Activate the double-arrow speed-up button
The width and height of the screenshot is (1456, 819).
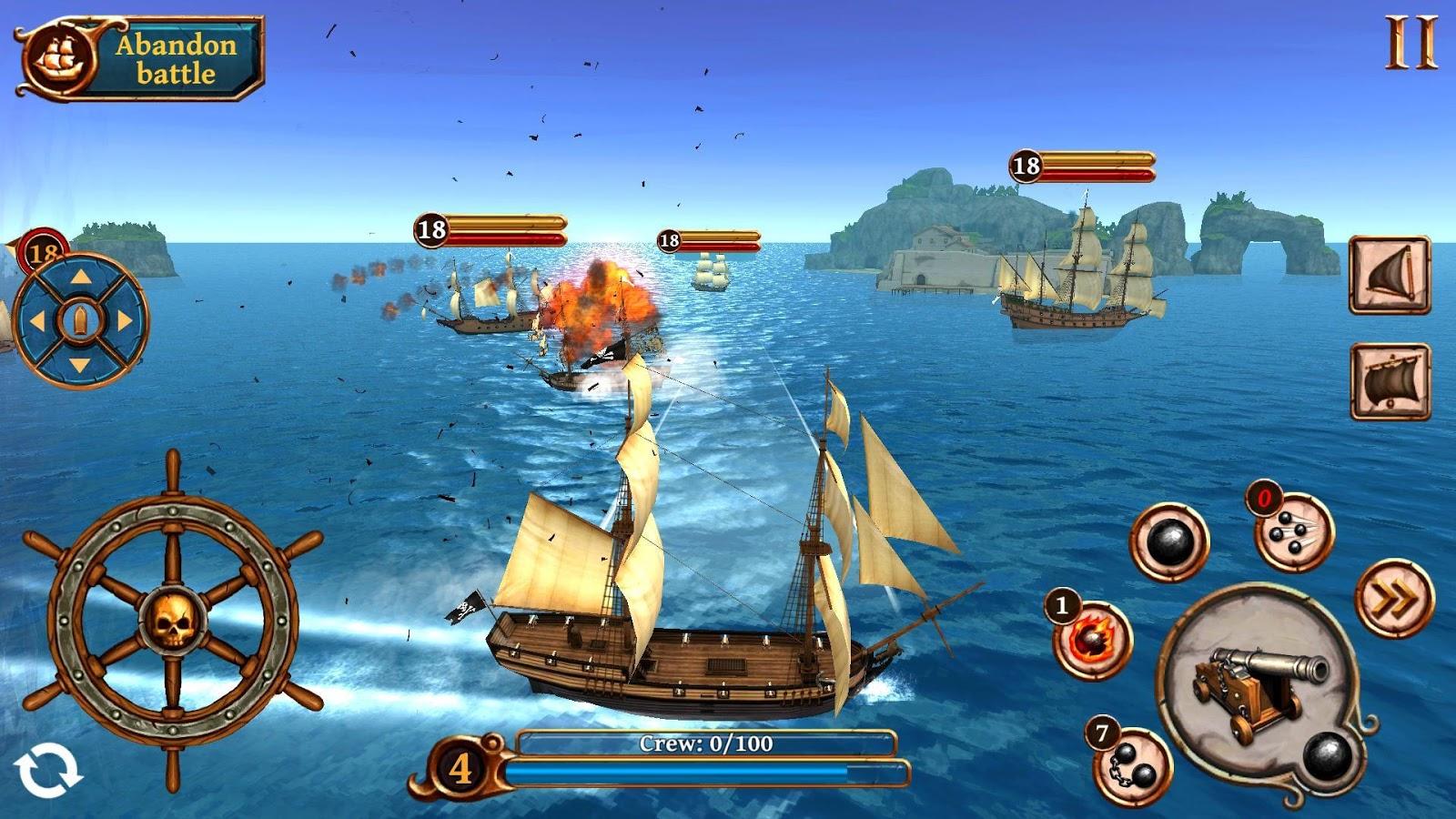(1394, 599)
